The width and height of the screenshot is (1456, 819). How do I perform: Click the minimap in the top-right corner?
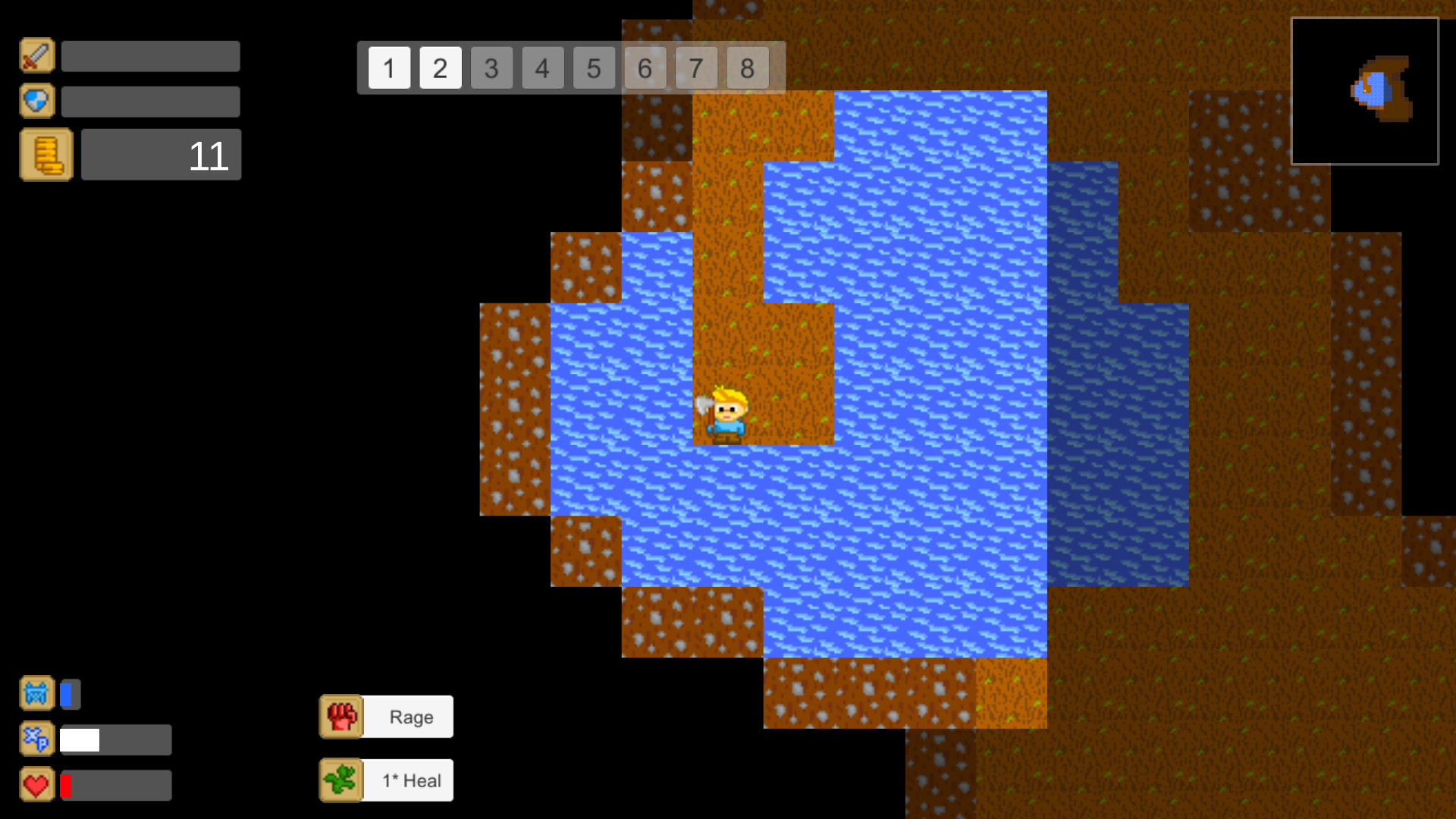pyautogui.click(x=1365, y=91)
